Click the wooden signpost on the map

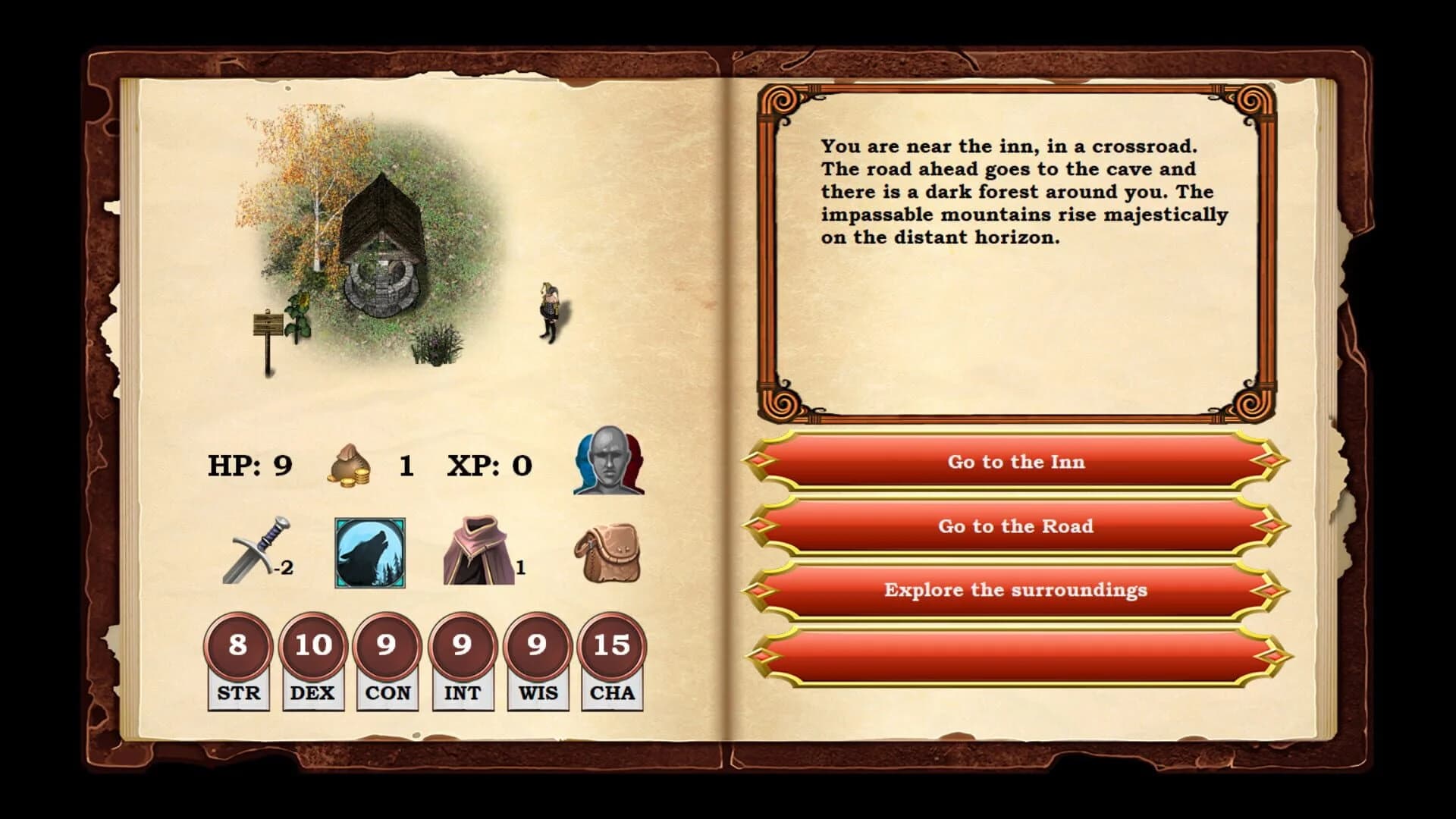coord(265,322)
